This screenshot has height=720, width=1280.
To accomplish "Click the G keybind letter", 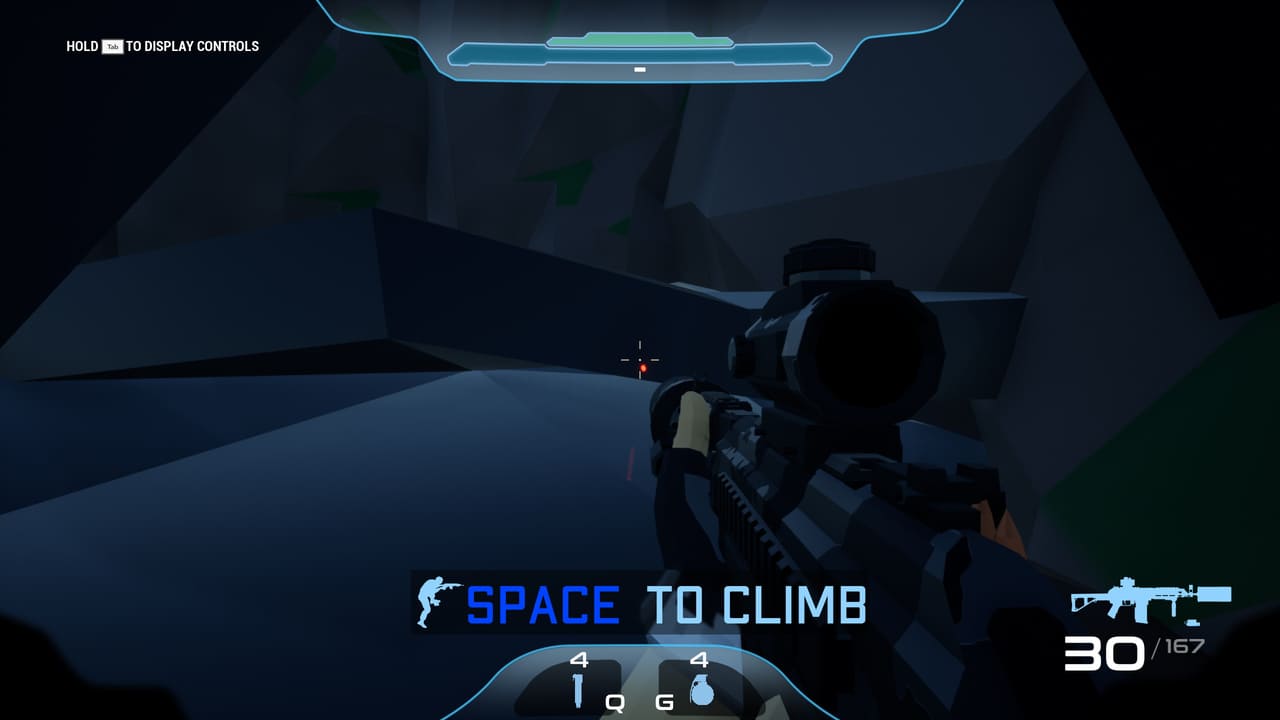I will 664,702.
